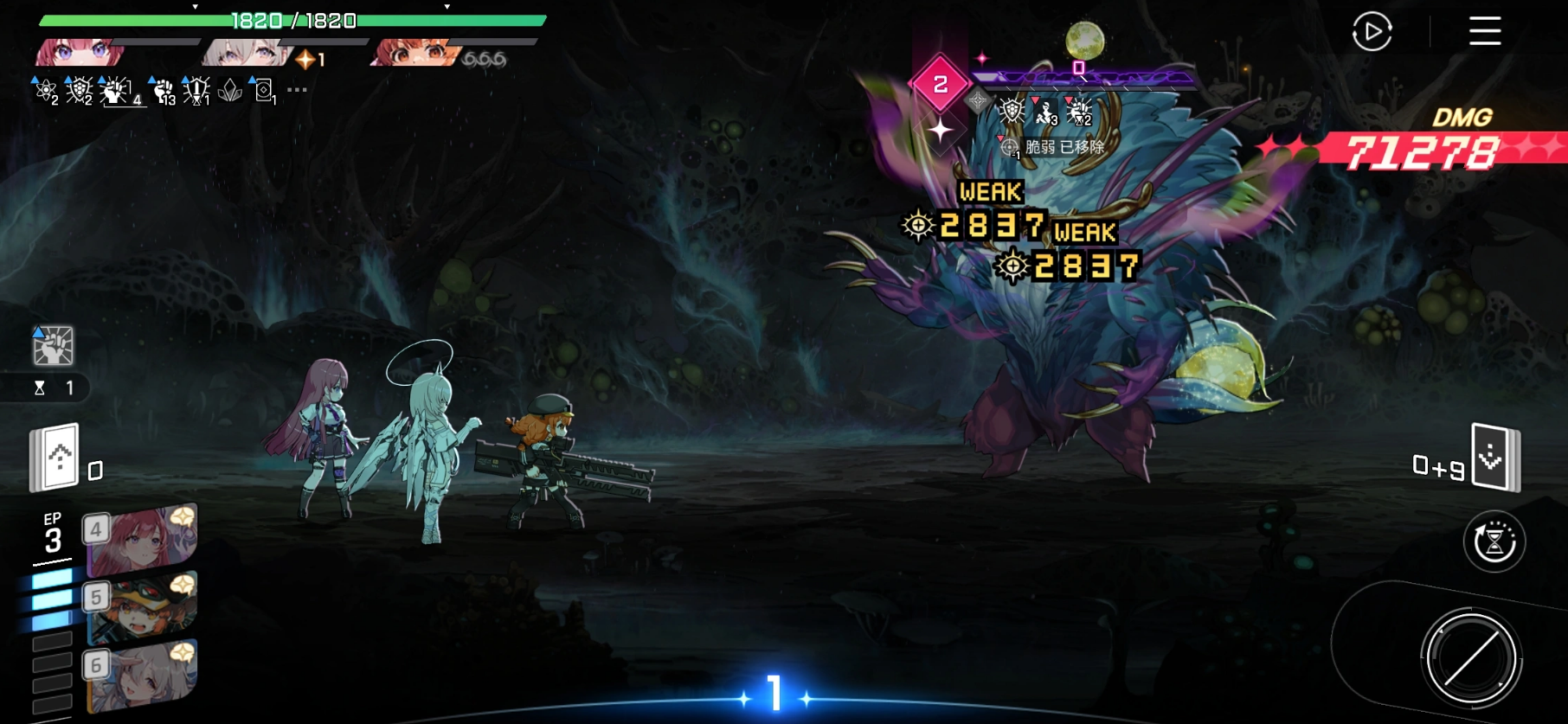Toggle the auto-play battle button
The height and width of the screenshot is (724, 1568).
(x=1372, y=32)
